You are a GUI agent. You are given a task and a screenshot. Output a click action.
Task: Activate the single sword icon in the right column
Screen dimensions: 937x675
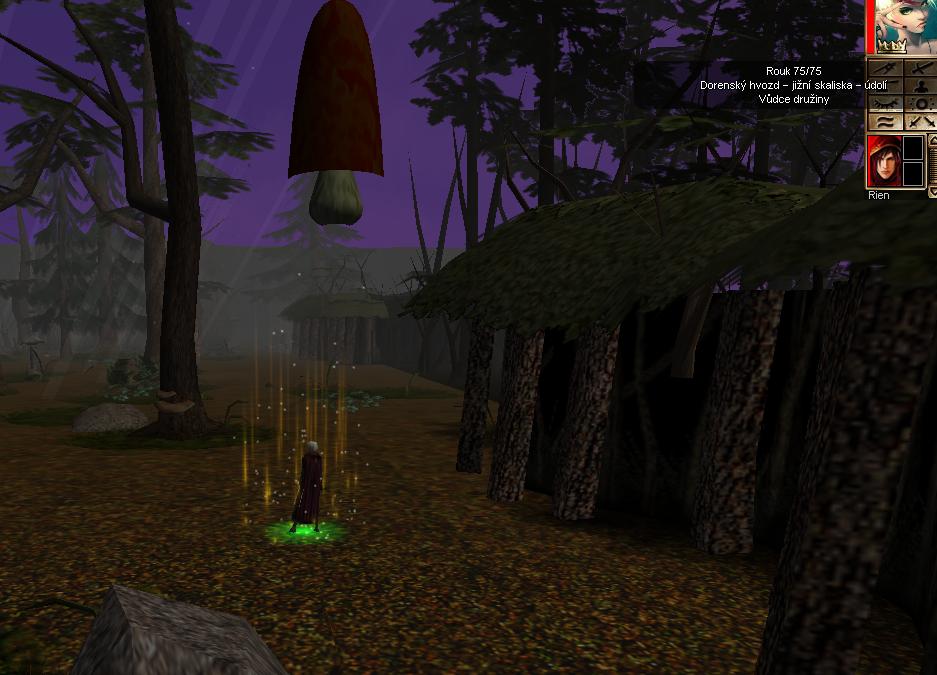pyautogui.click(x=920, y=68)
